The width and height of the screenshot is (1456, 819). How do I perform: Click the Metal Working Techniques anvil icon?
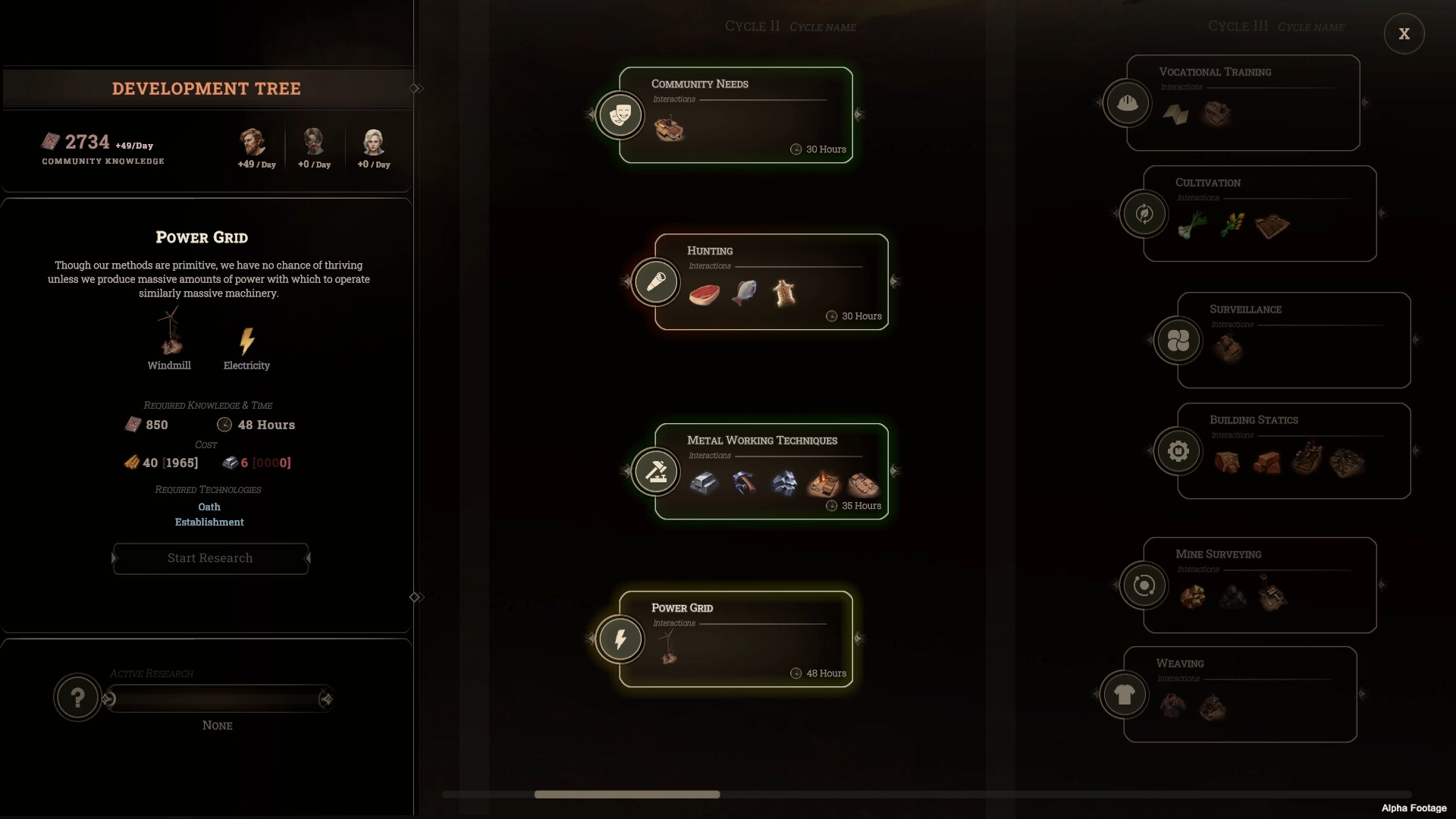point(655,472)
